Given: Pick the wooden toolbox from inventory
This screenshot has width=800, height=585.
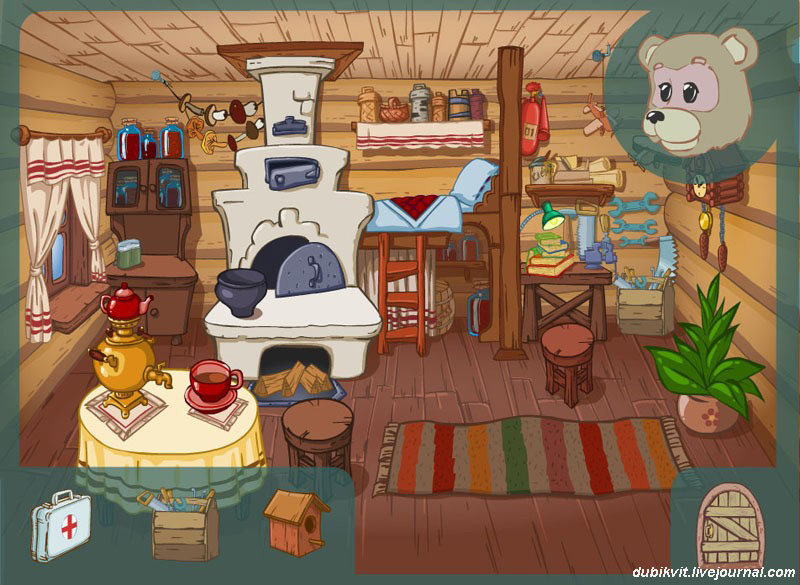Looking at the screenshot, I should 184,526.
